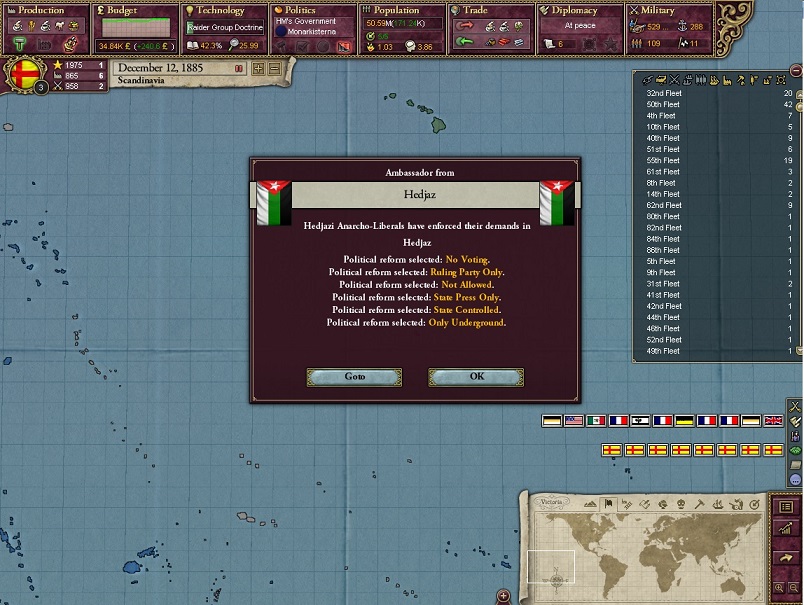The image size is (804, 605).
Task: Open the ledger button beside the minimap
Action: [786, 507]
